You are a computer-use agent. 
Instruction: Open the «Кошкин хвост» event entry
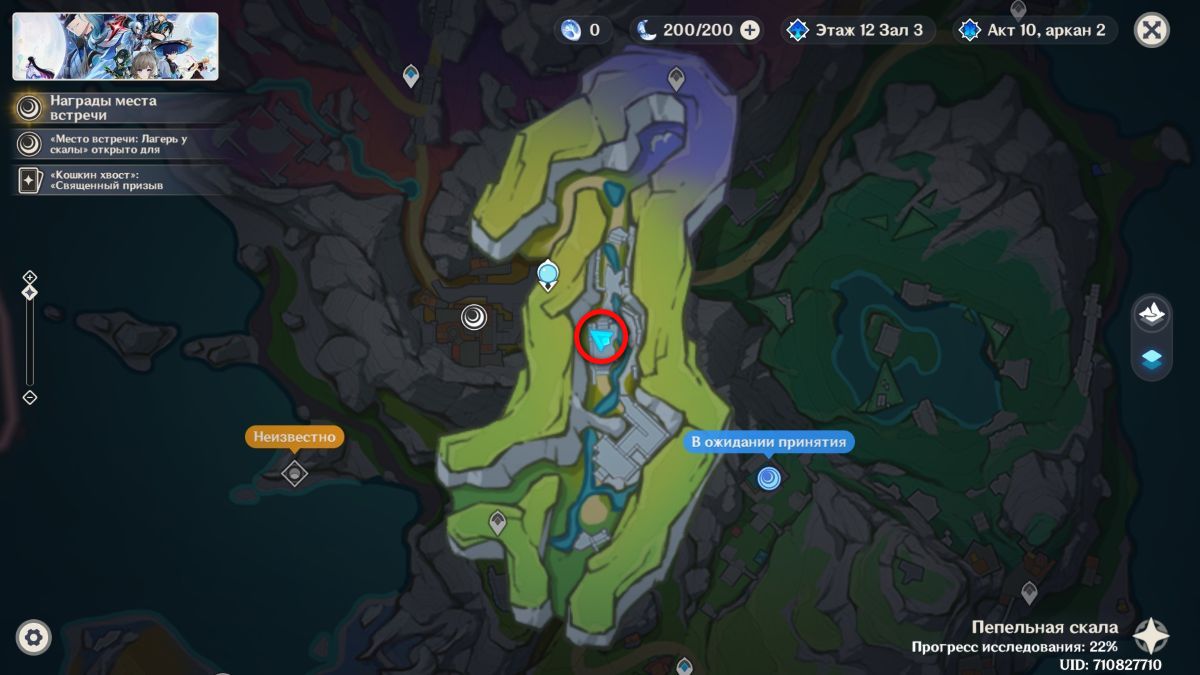[100, 179]
